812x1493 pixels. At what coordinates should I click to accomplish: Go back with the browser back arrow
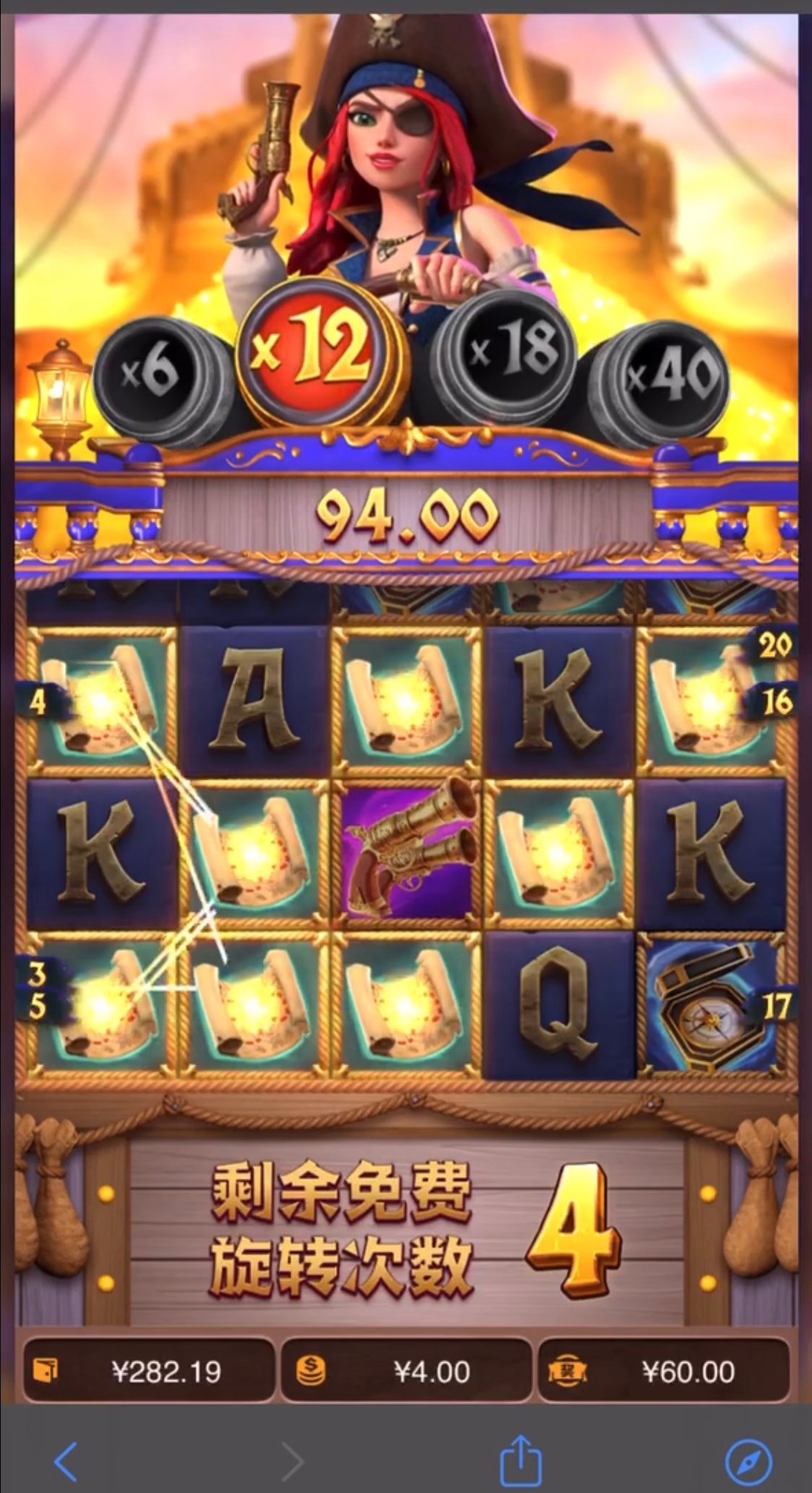point(66,1460)
